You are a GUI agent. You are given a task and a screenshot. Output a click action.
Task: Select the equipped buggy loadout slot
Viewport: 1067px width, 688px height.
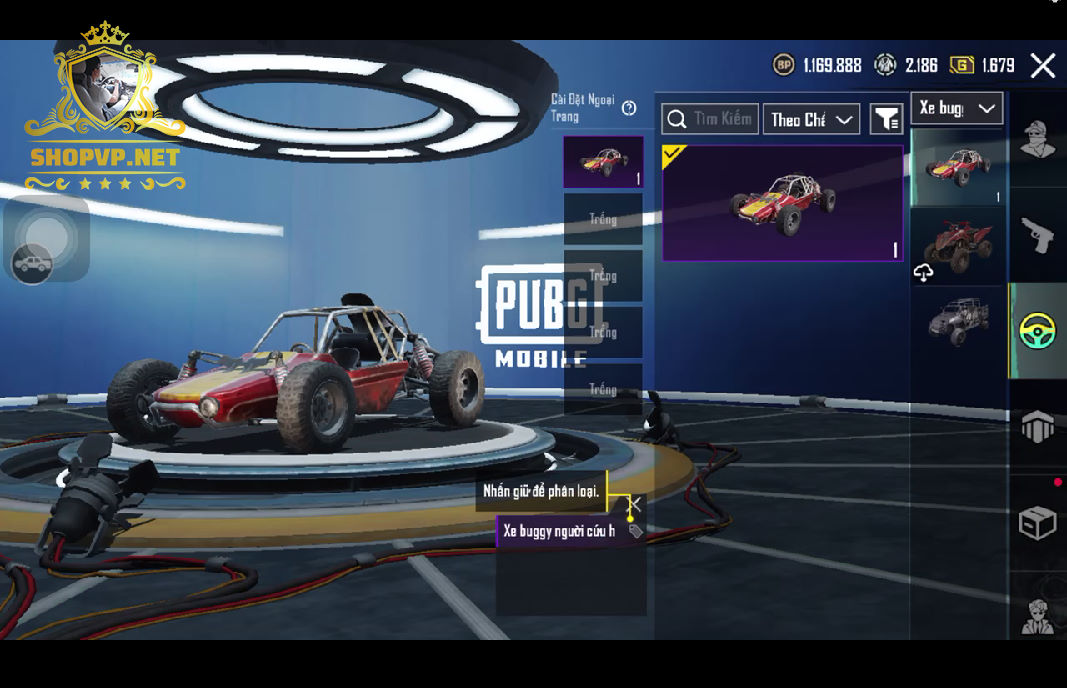tap(603, 162)
